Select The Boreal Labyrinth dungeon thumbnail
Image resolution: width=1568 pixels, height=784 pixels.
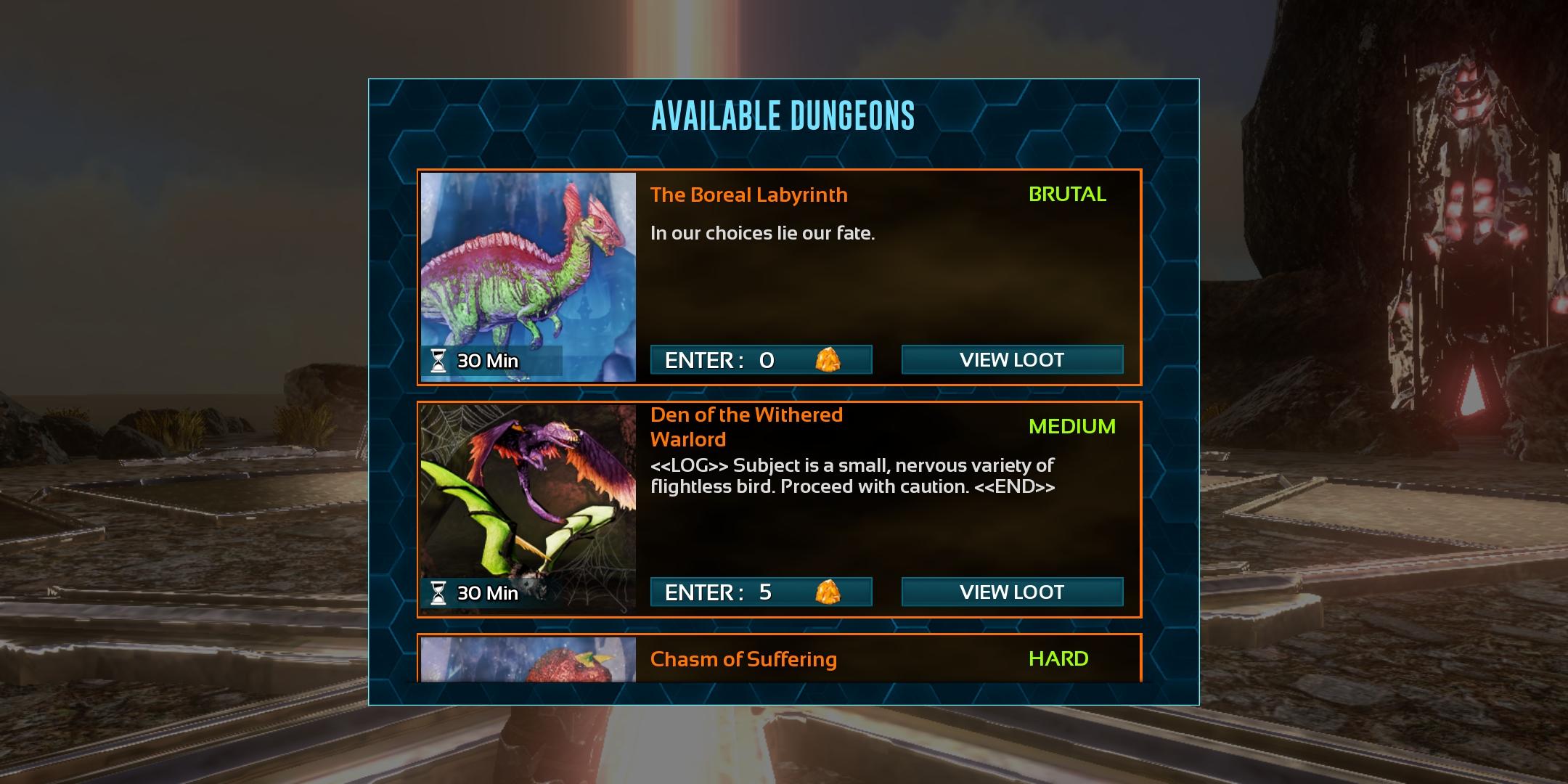click(x=528, y=277)
